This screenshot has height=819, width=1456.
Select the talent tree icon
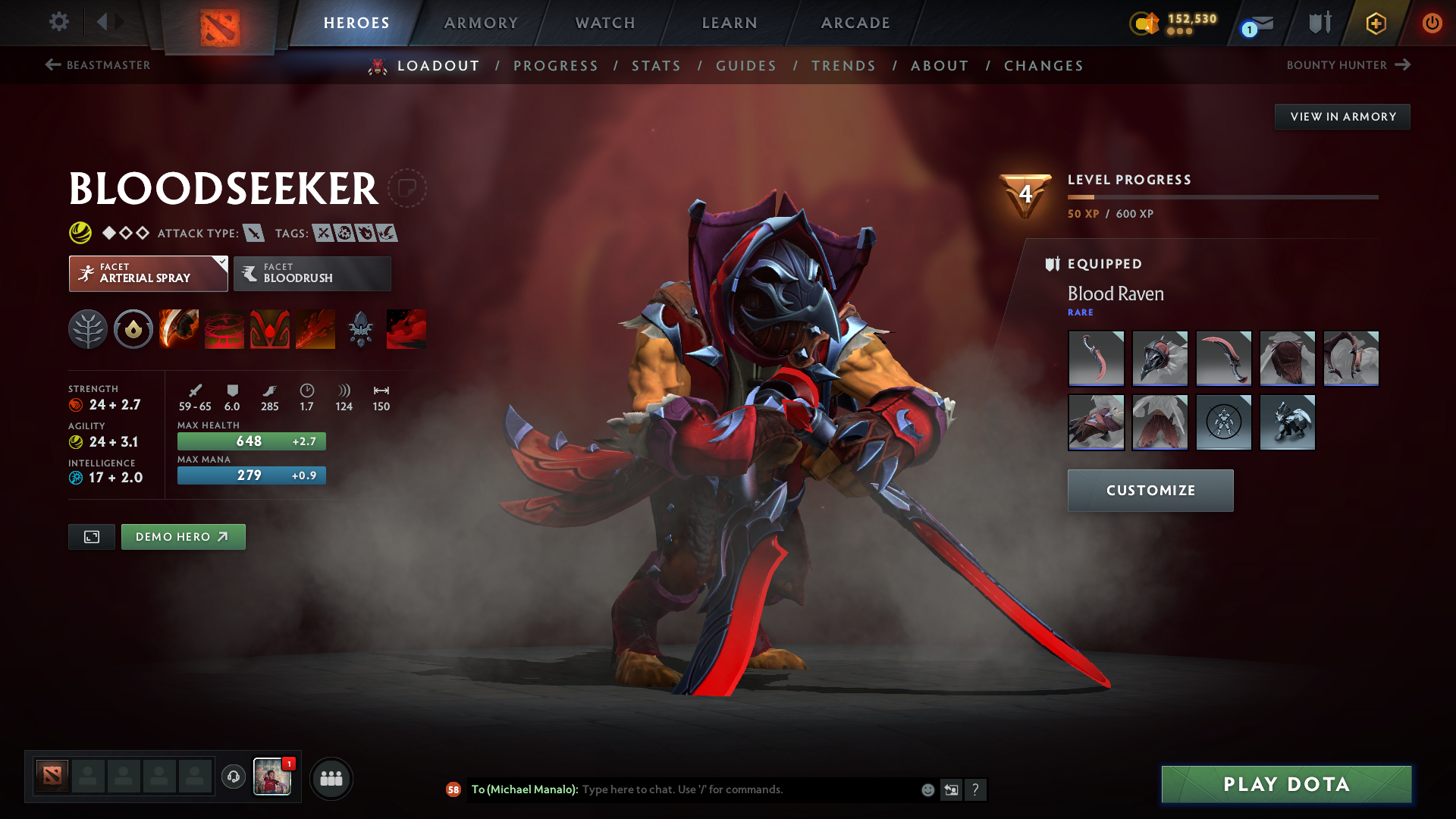[x=87, y=328]
